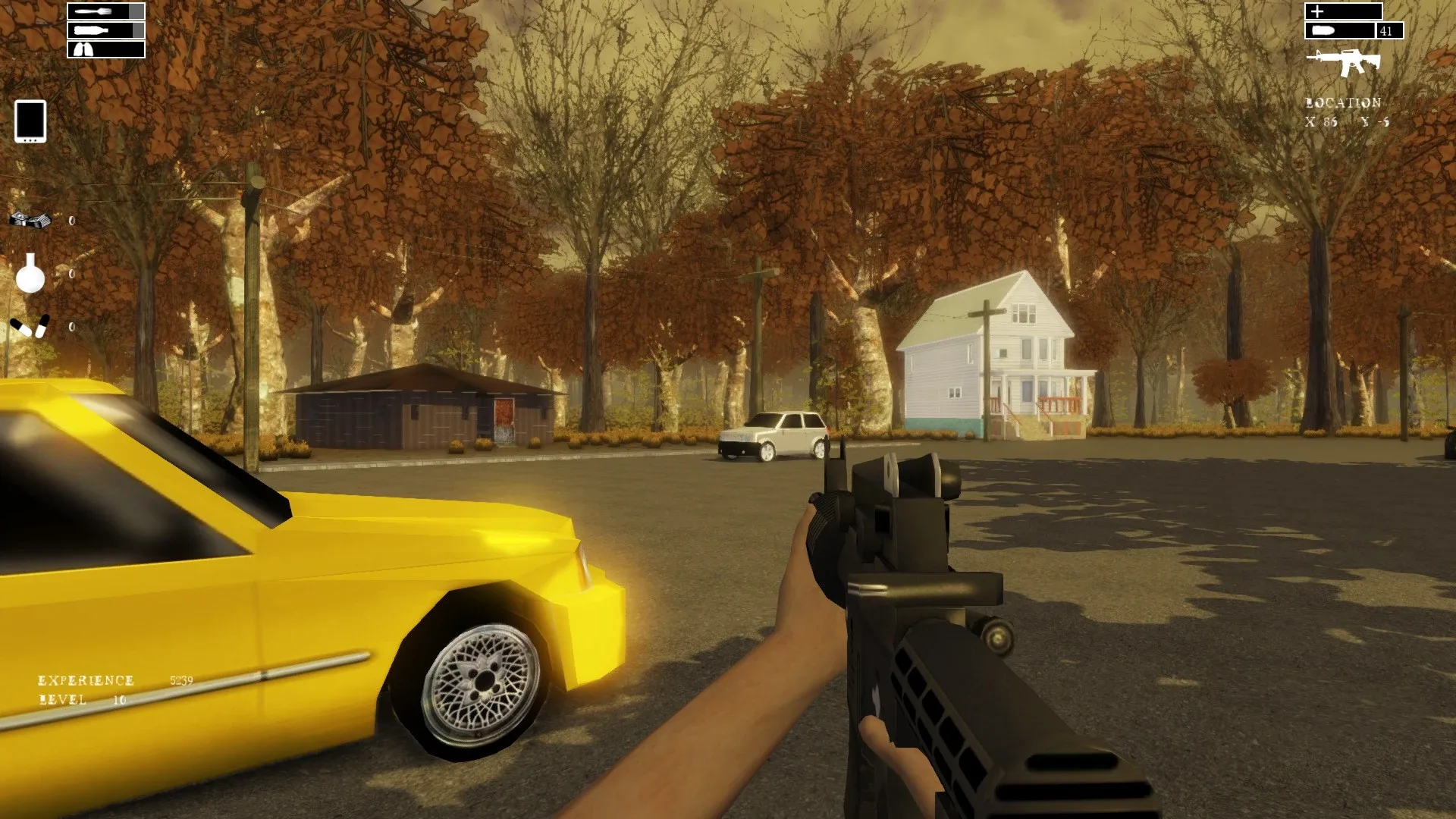Viewport: 1456px width, 819px height.
Task: Click the plus icon on the health bar
Action: point(1318,11)
